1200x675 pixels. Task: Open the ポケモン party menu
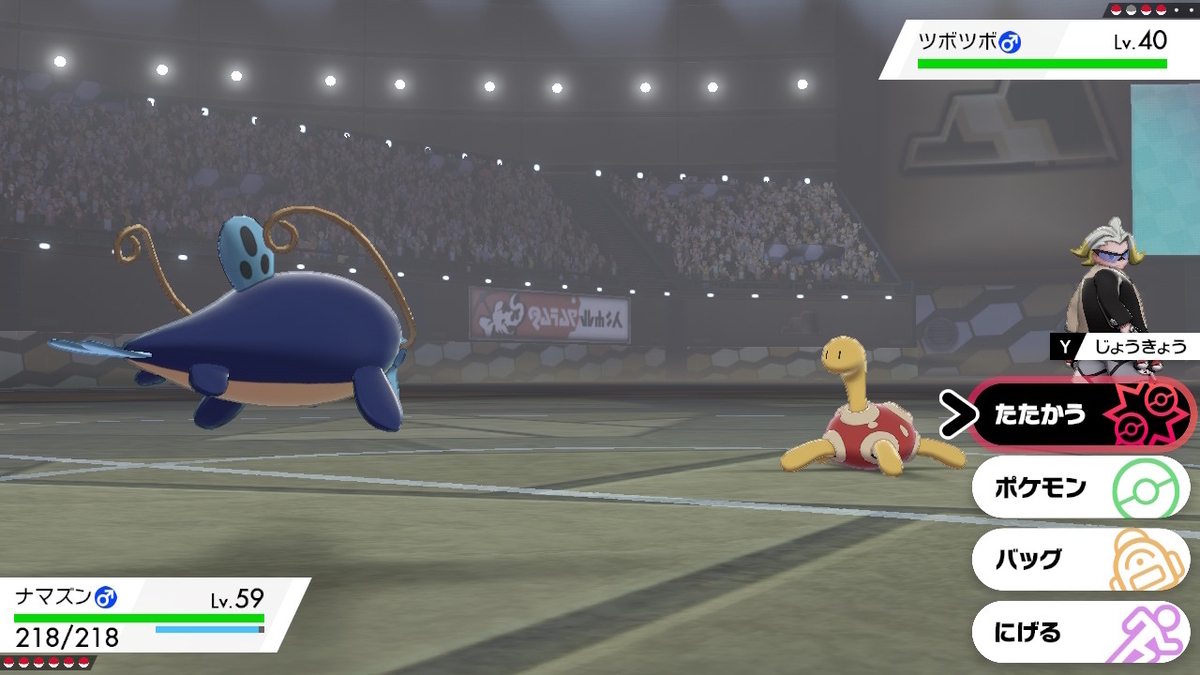(1080, 488)
